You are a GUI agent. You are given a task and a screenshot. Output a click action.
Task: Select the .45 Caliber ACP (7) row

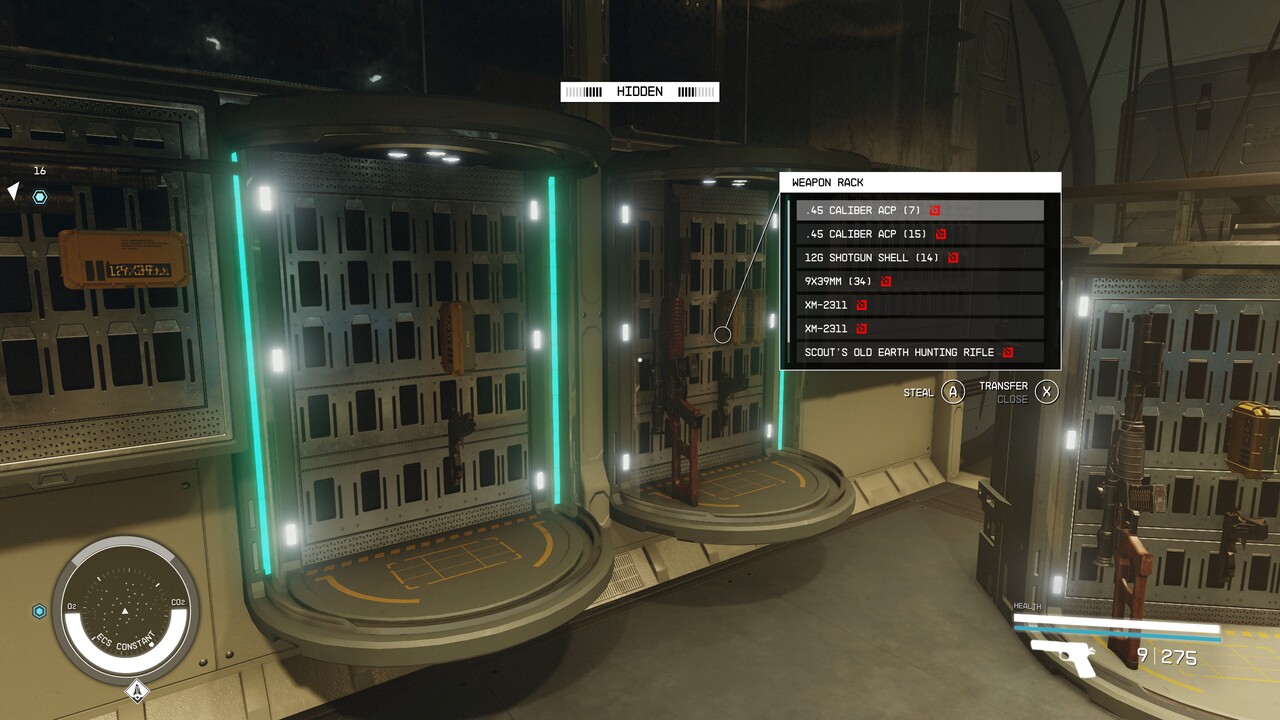(x=919, y=210)
